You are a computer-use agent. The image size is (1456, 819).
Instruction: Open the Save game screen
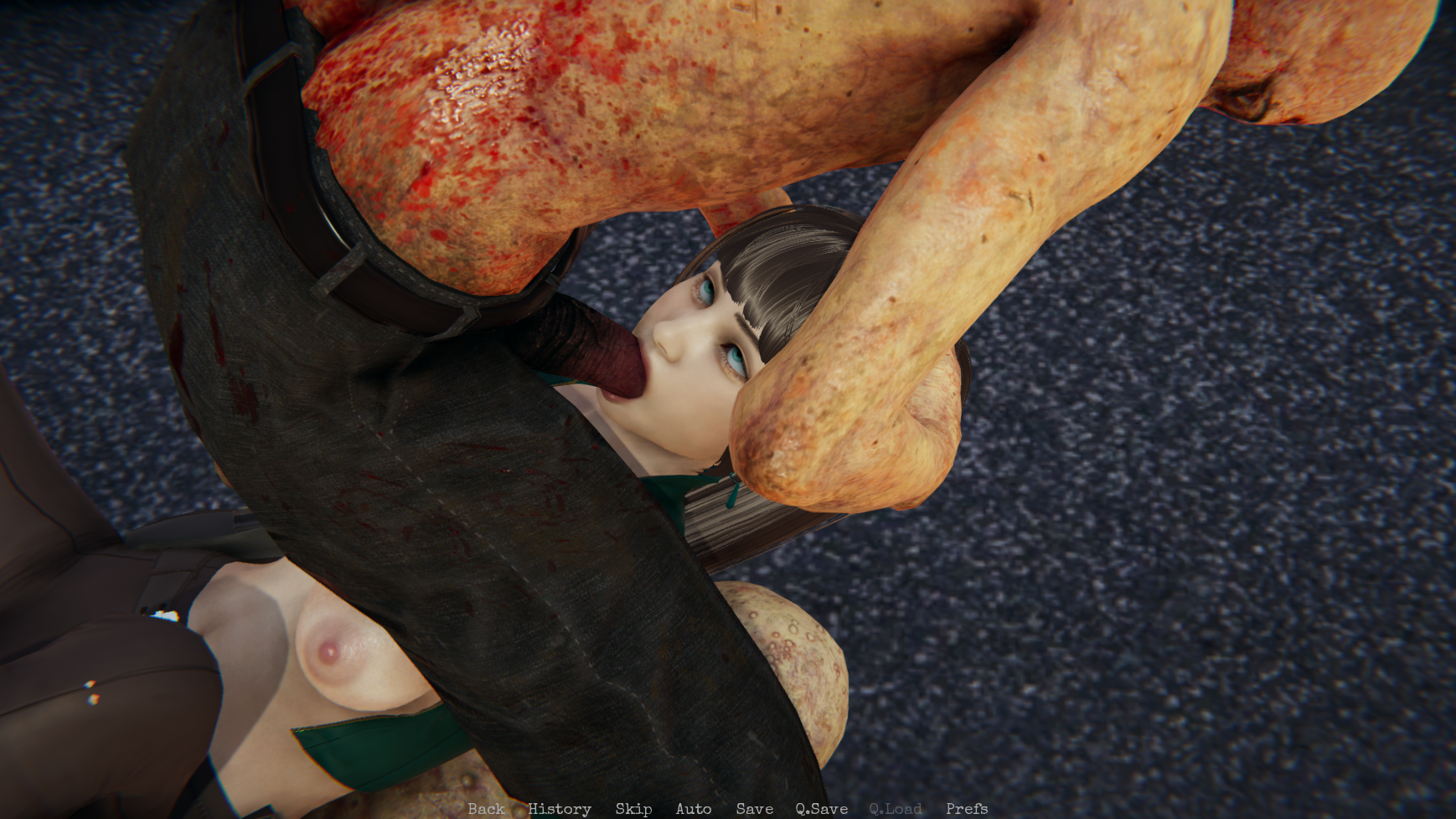point(754,808)
